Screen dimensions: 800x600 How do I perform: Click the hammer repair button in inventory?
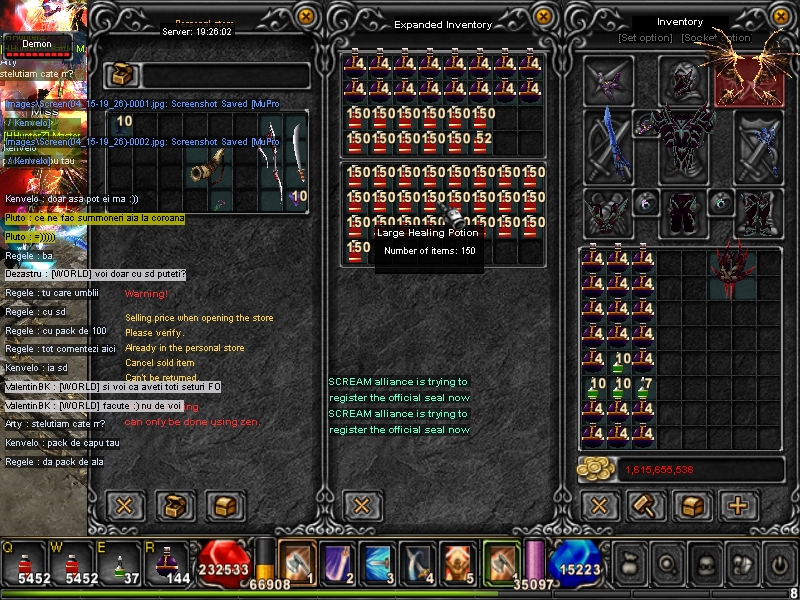[646, 505]
